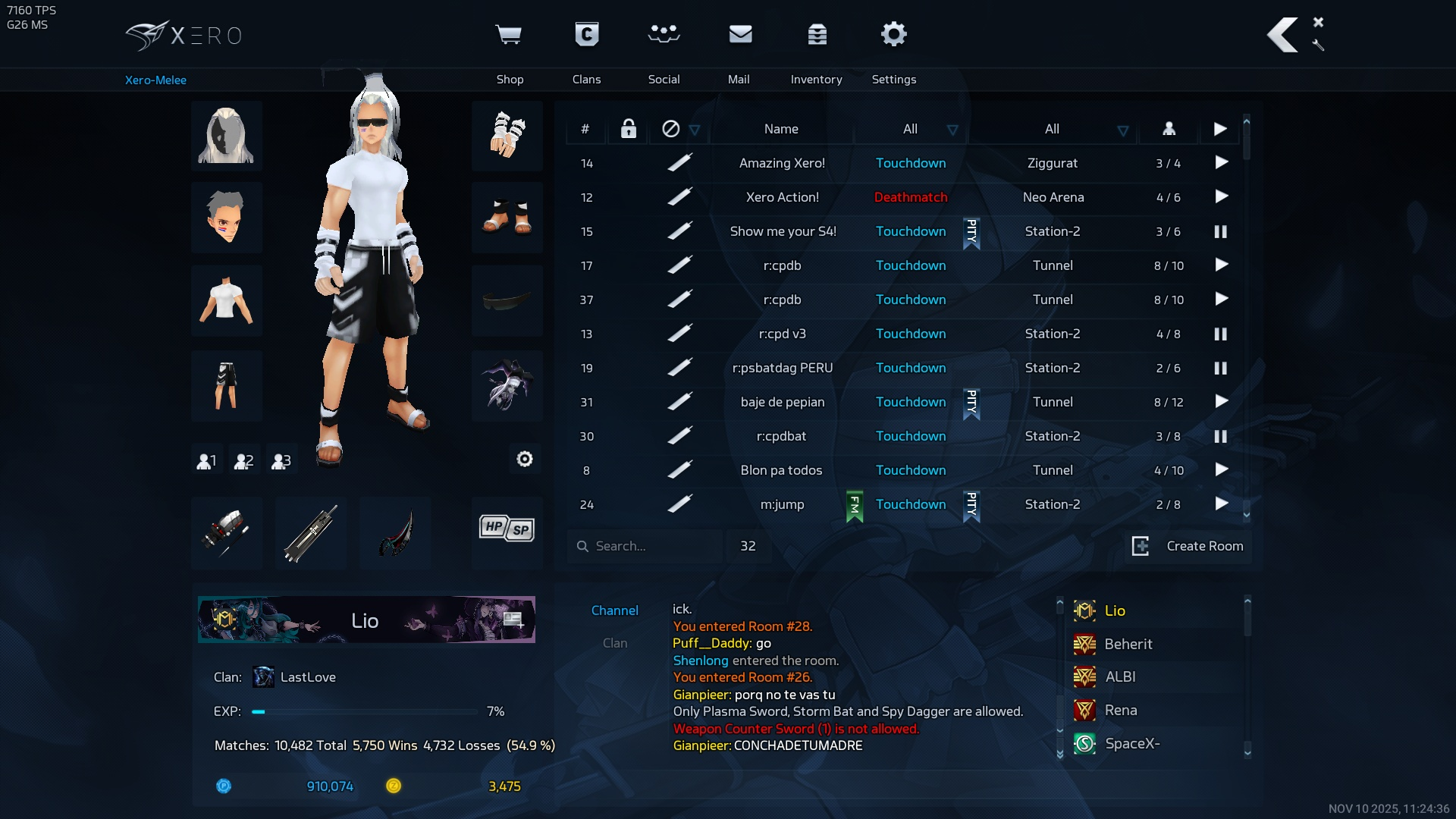Choose character loadout preset 2
Image resolution: width=1456 pixels, height=819 pixels.
coord(243,461)
